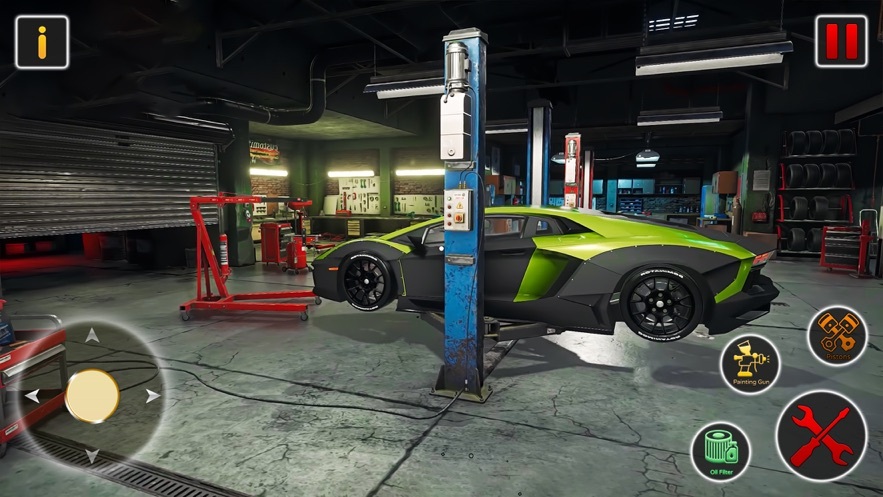Viewport: 883px width, 497px height.
Task: Select the Painting Gun tool
Action: tap(750, 363)
